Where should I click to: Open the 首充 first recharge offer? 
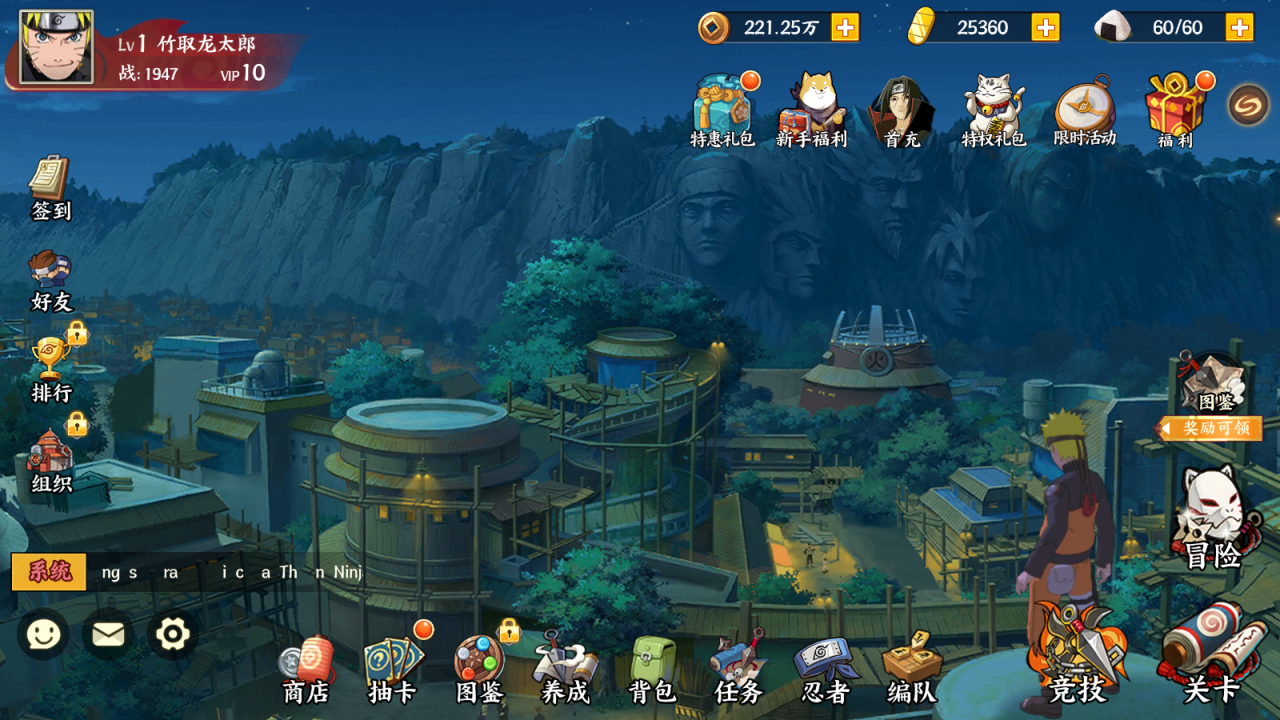(901, 110)
